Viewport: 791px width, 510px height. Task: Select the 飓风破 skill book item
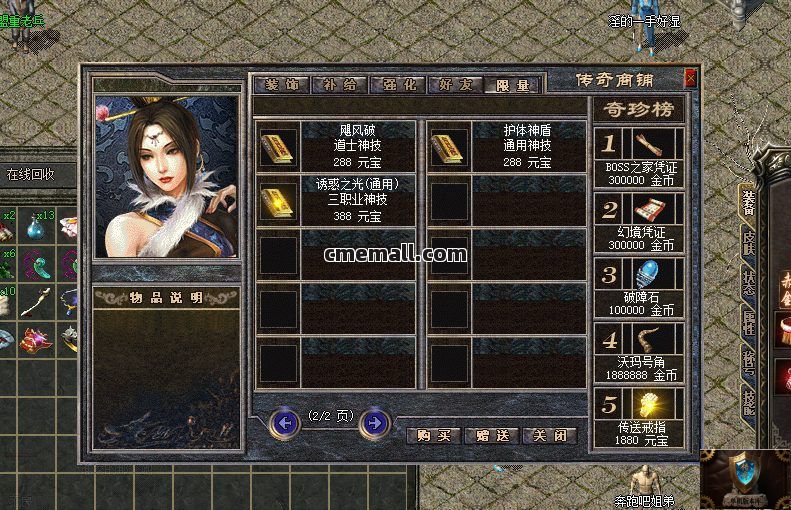pos(276,147)
